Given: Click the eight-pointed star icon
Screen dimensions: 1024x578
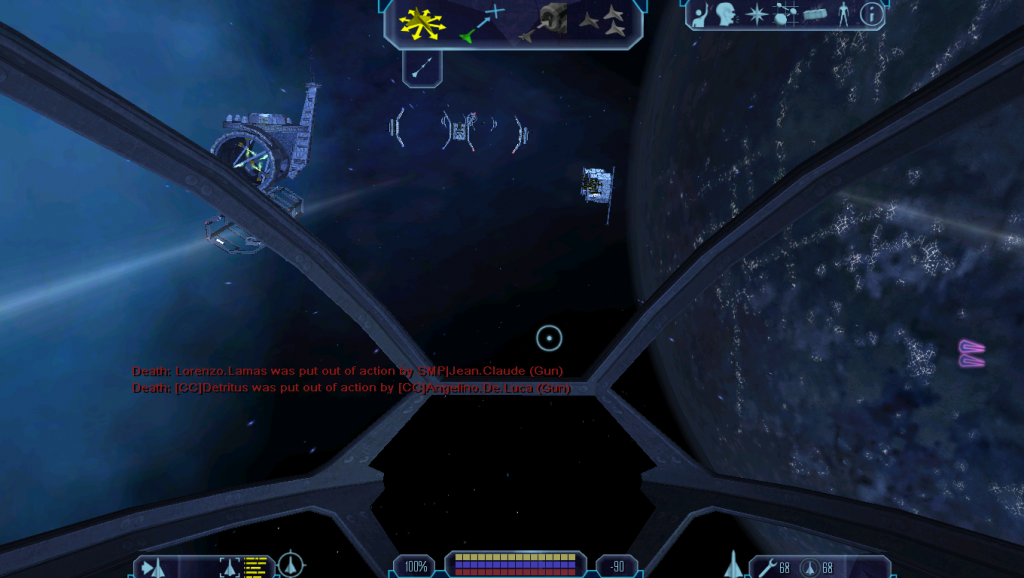Looking at the screenshot, I should (757, 15).
